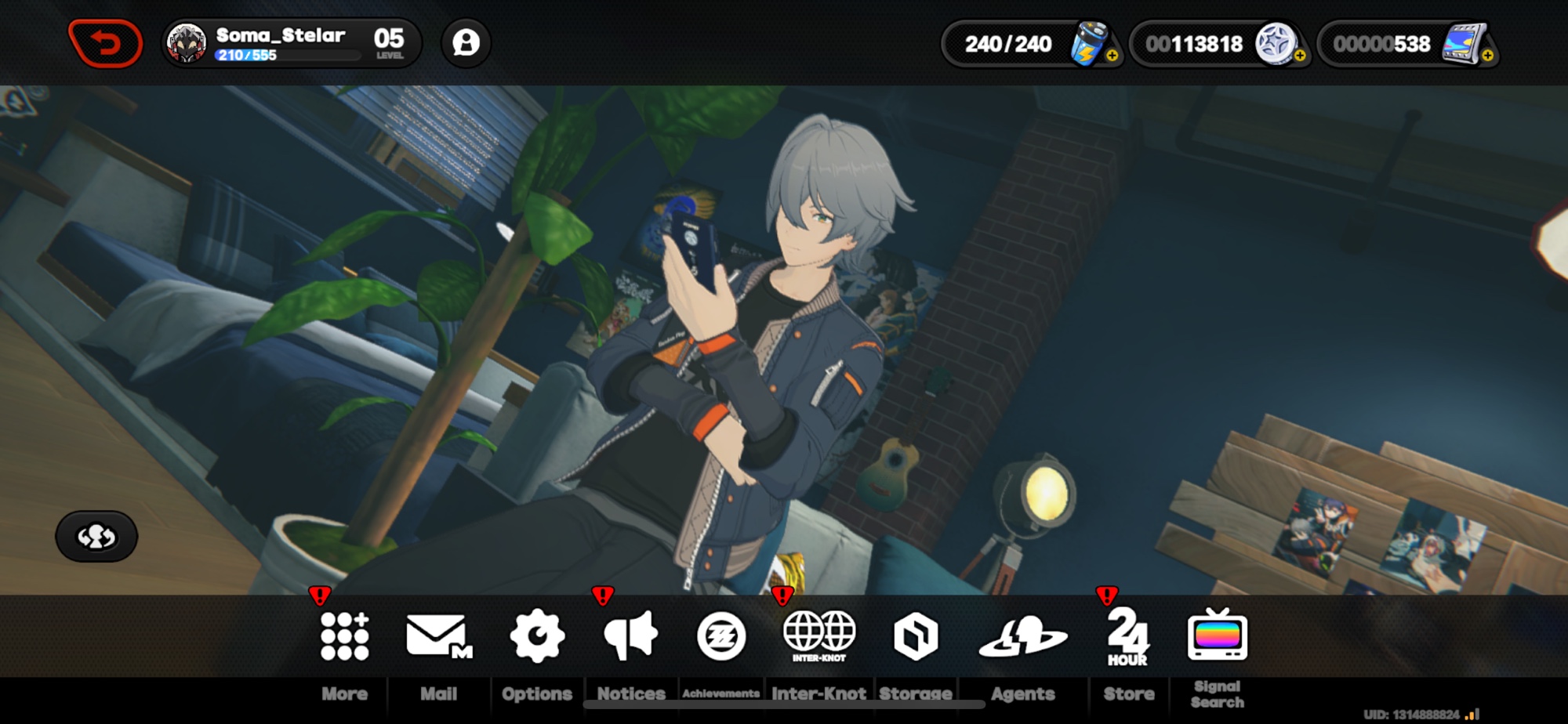Viewport: 1568px width, 724px height.
Task: Open Soma_Stelar player profile card
Action: click(x=291, y=43)
